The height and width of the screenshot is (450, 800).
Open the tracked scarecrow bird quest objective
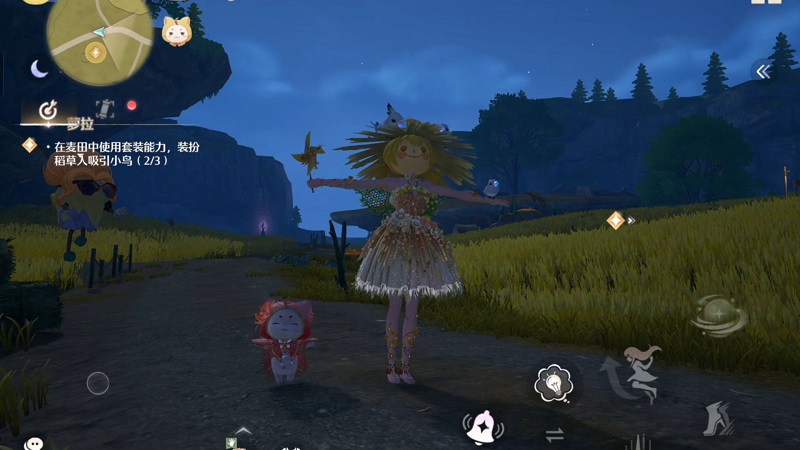[x=105, y=152]
